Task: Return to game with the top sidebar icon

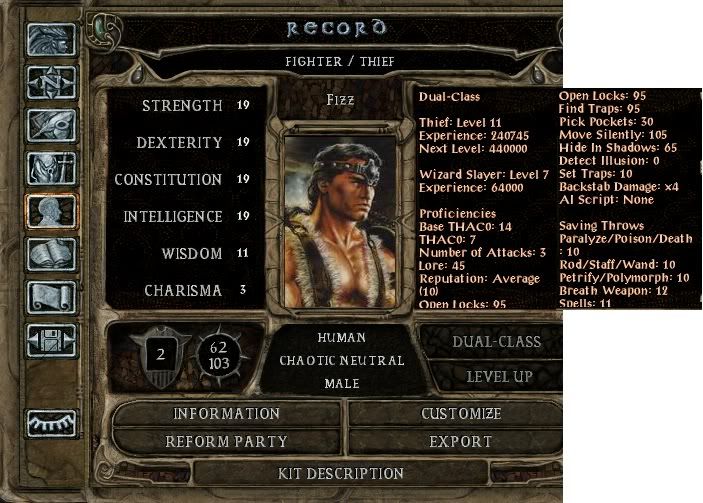Action: [x=47, y=40]
